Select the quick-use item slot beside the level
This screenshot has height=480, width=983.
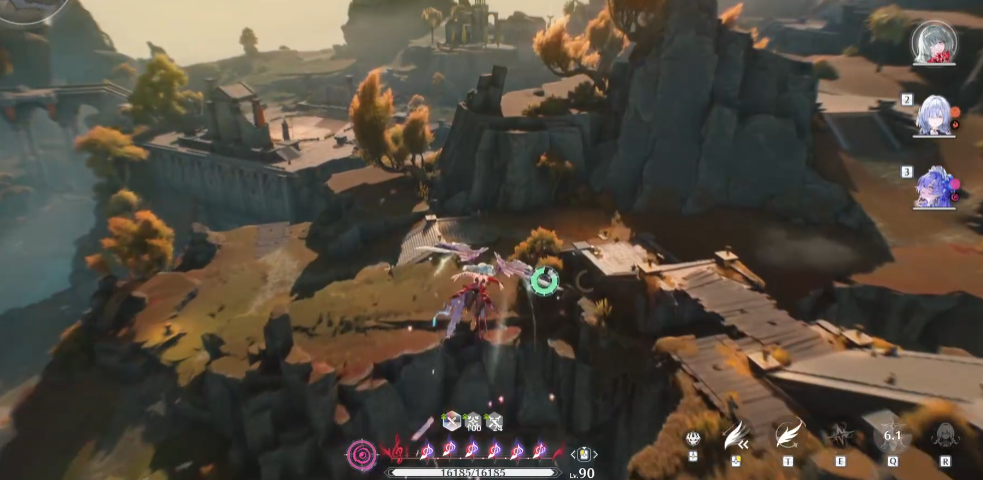pos(583,454)
